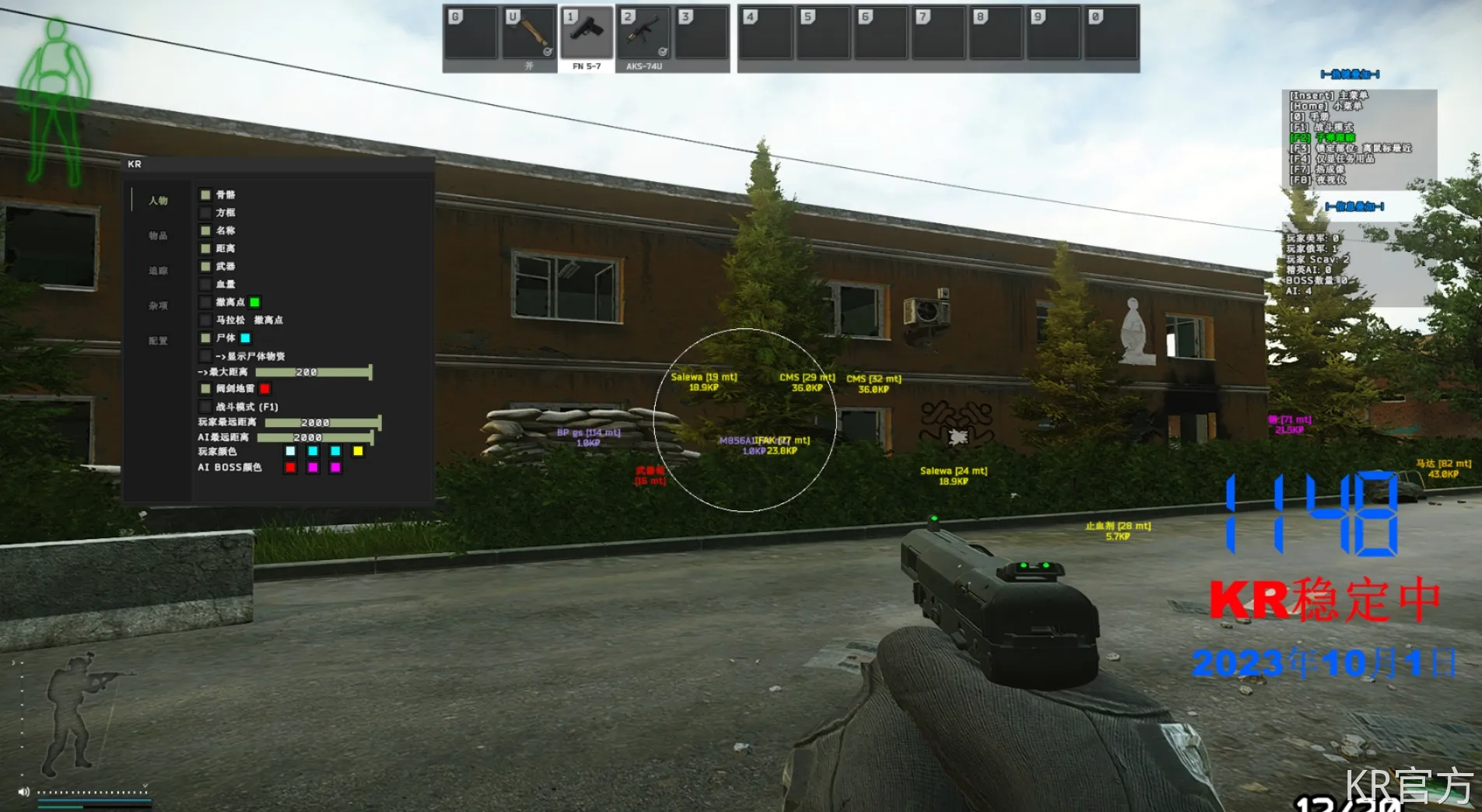
Task: Enable the 方框 checkbox
Action: 205,212
